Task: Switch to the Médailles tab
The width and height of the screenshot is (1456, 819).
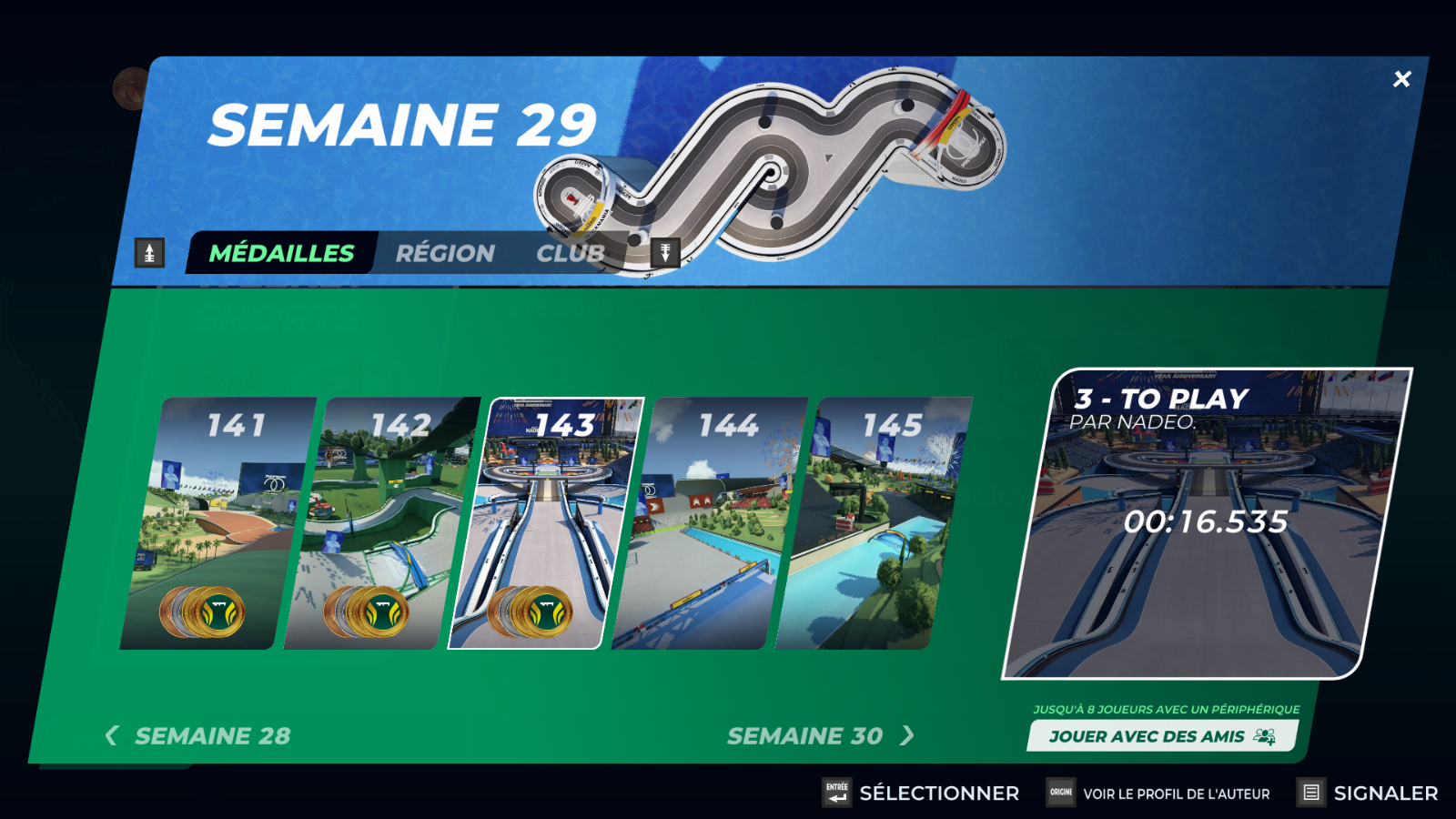Action: point(281,253)
